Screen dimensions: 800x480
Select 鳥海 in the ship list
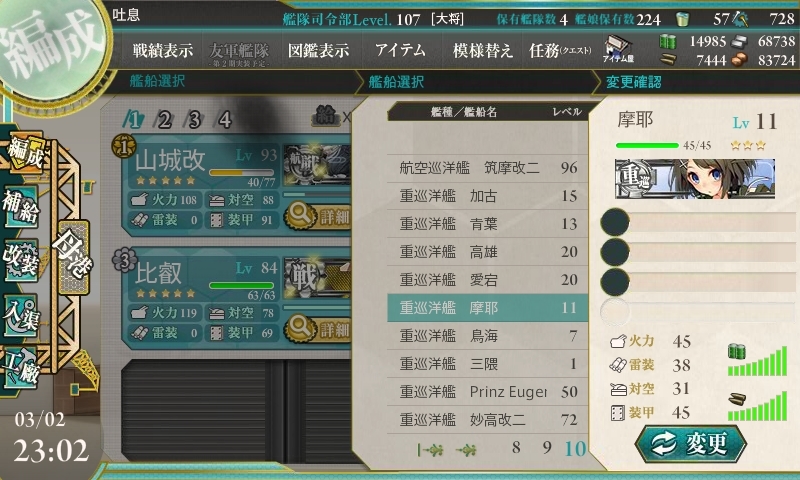click(x=488, y=335)
